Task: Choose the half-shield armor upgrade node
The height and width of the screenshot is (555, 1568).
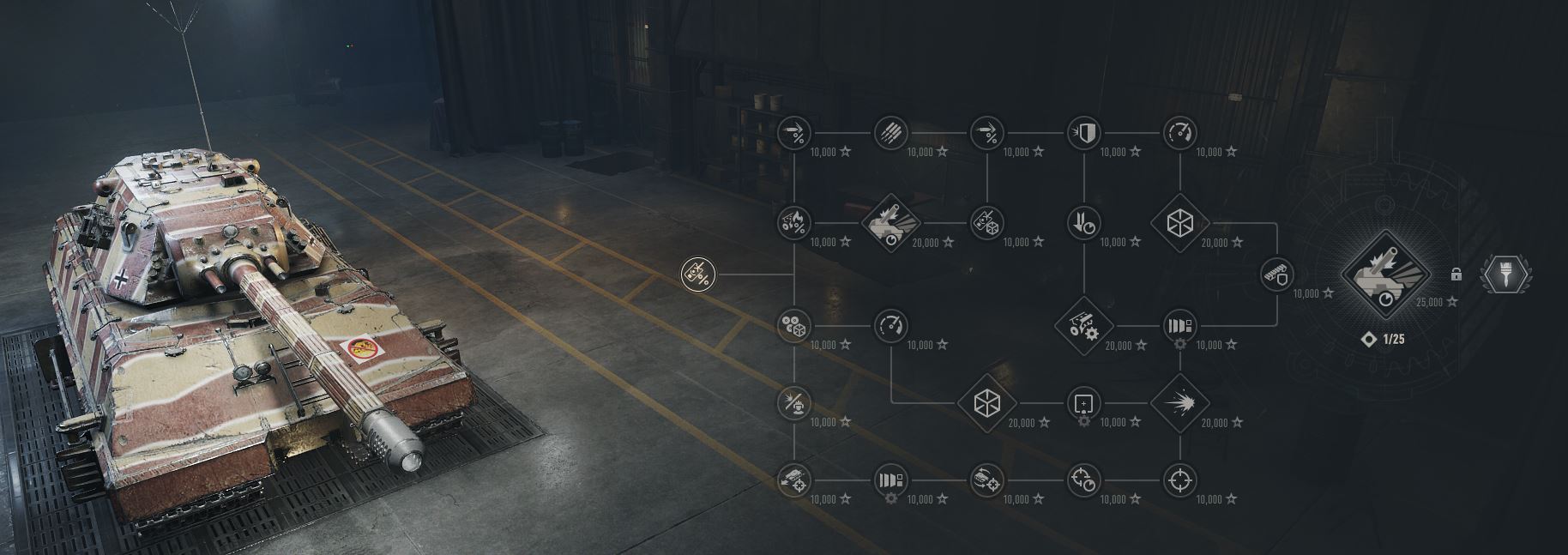Action: pos(1083,134)
